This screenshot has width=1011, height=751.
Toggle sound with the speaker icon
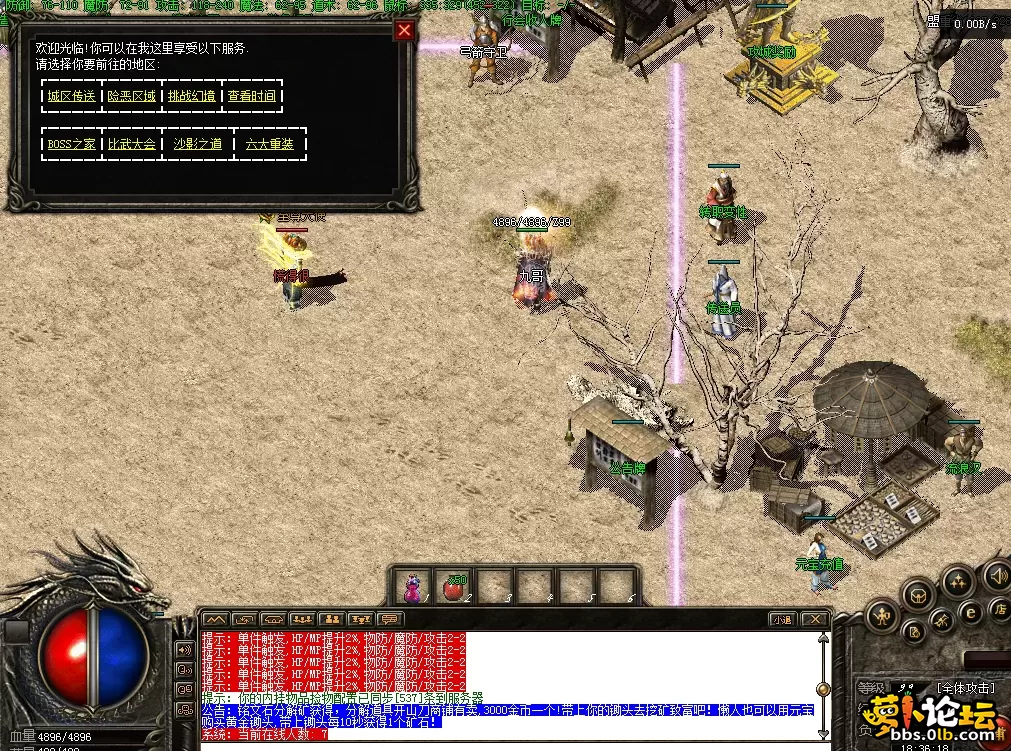pos(997,575)
